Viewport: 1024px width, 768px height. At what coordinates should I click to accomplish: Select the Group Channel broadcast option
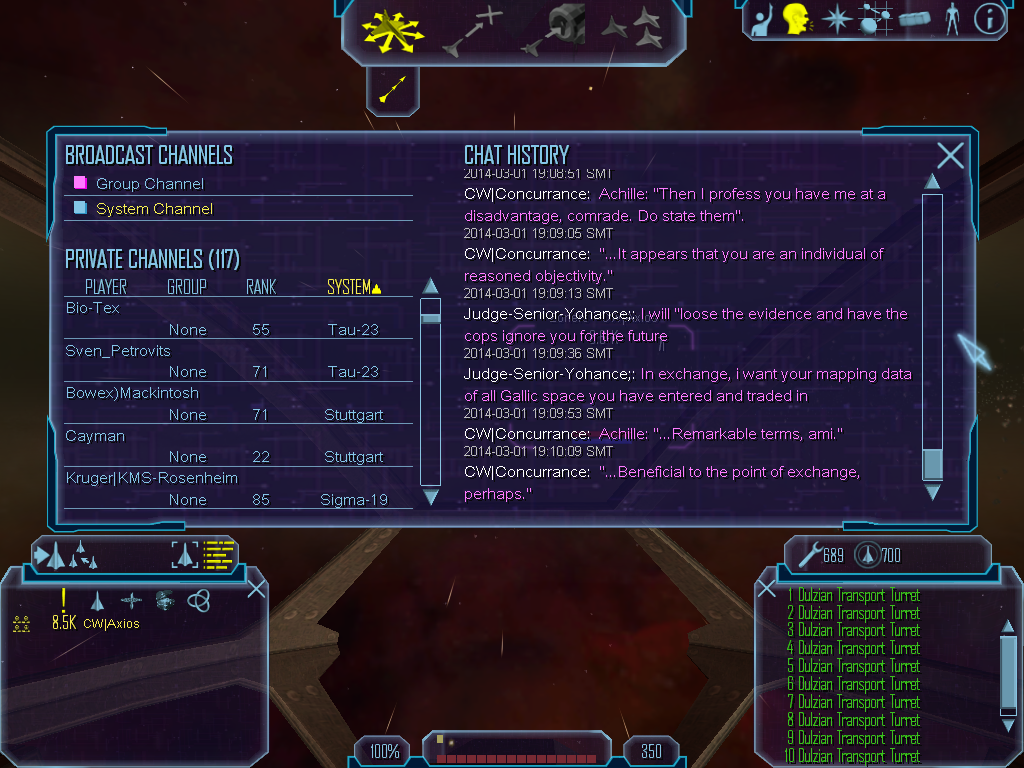point(149,184)
